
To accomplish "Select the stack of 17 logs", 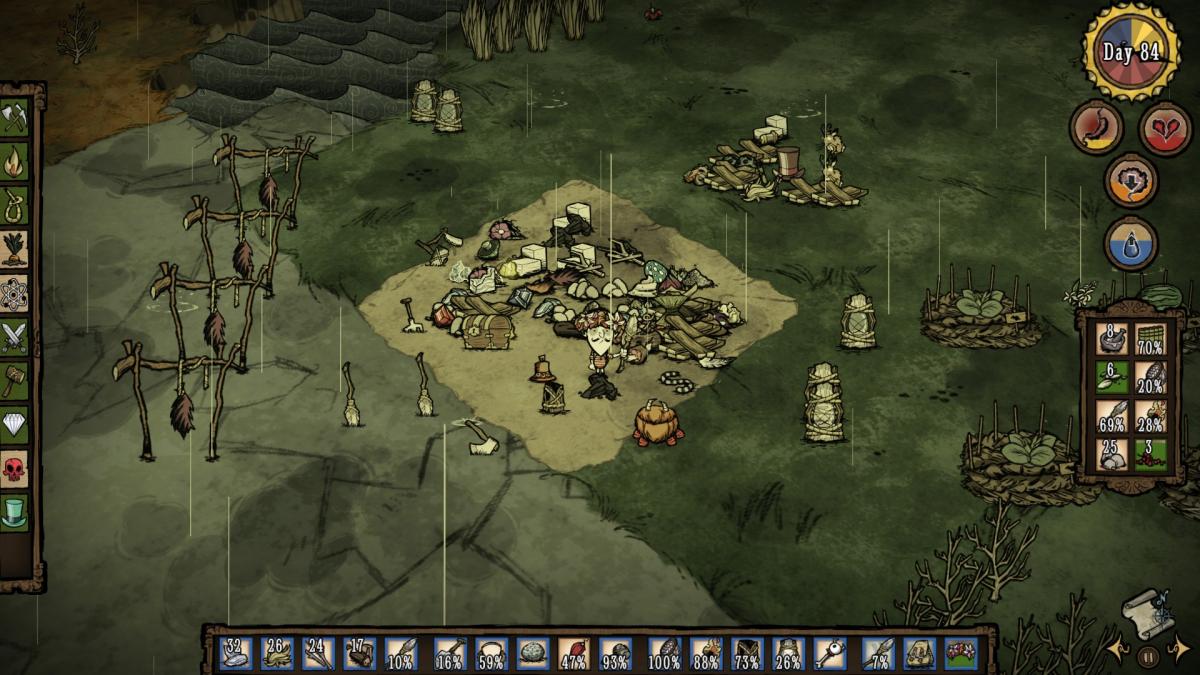I will click(x=360, y=653).
